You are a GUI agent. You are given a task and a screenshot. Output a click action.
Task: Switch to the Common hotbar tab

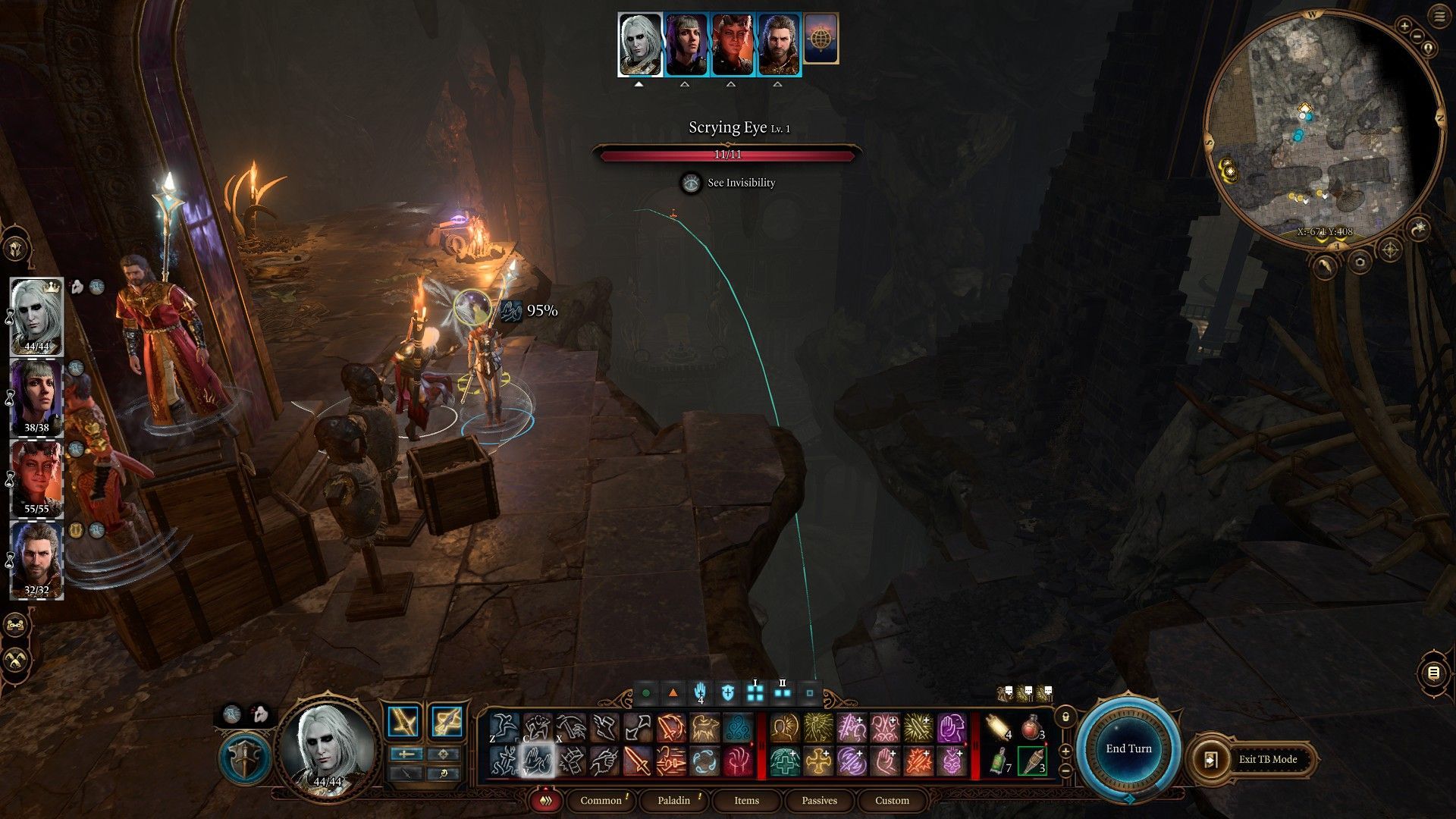coord(601,800)
